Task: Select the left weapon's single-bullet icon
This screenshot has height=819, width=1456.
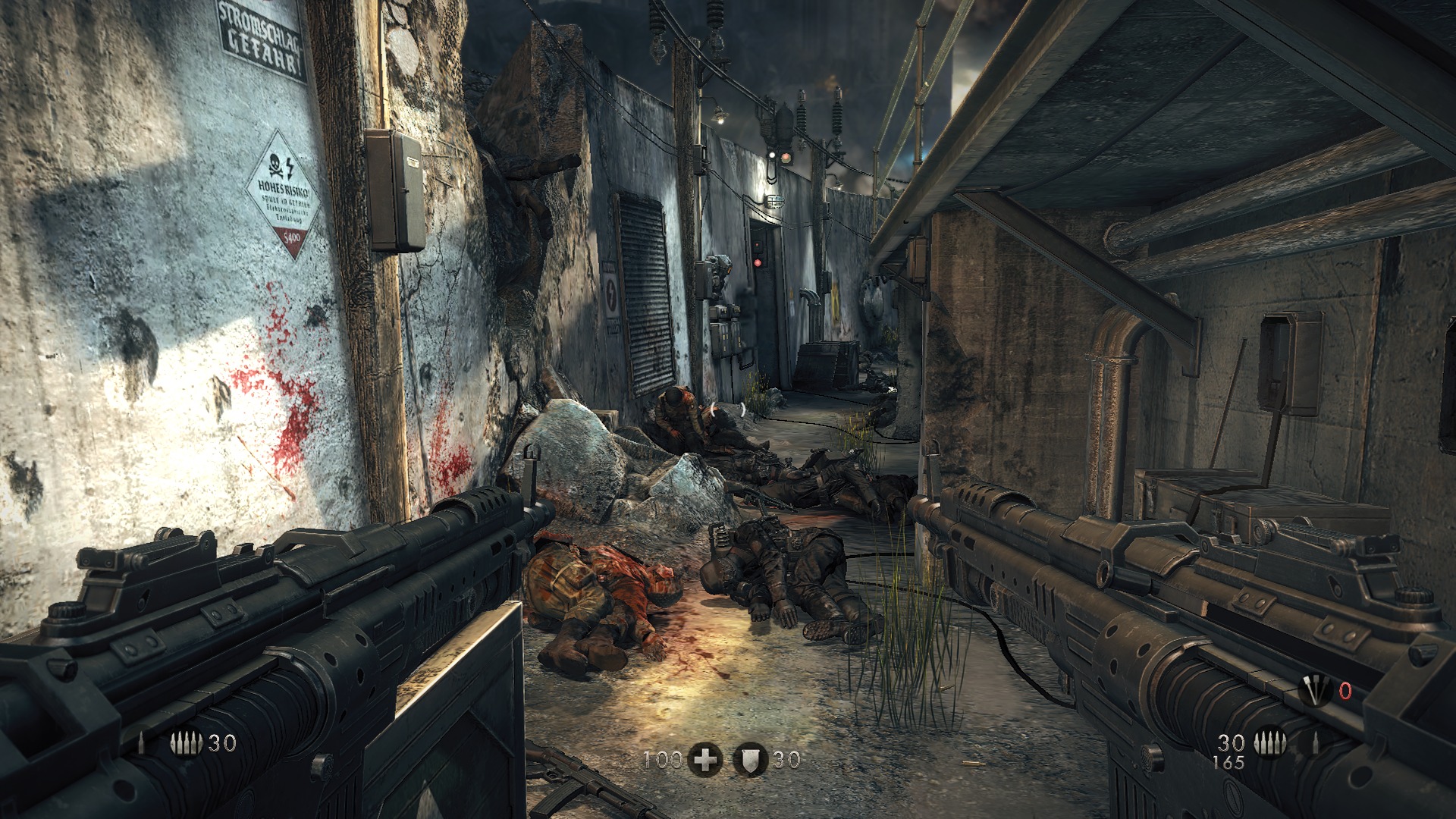Action: pyautogui.click(x=143, y=743)
